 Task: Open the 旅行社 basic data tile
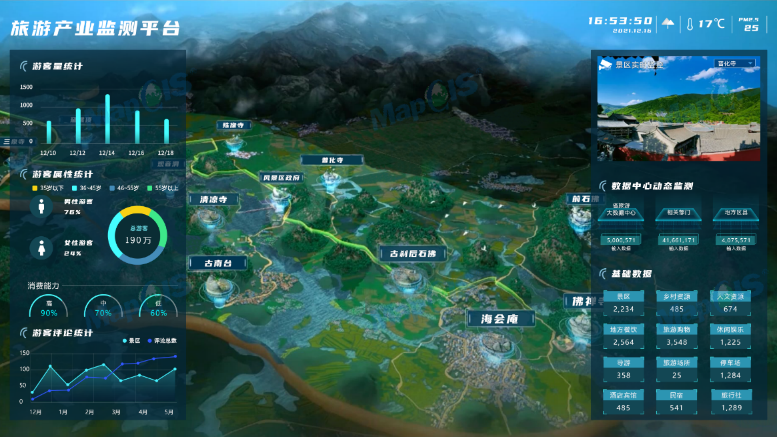731,402
